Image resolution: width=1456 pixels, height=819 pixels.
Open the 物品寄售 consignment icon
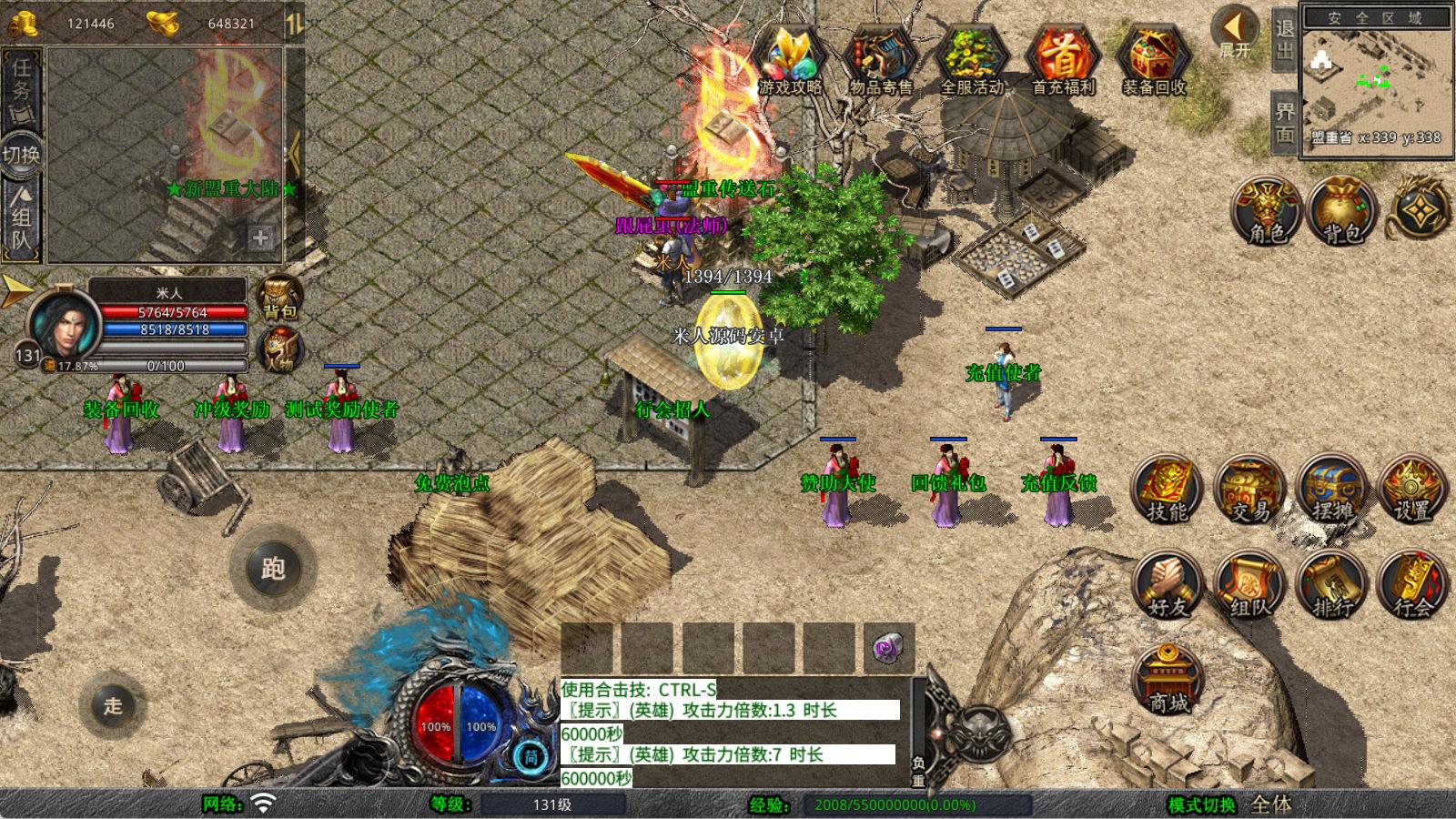point(880,59)
